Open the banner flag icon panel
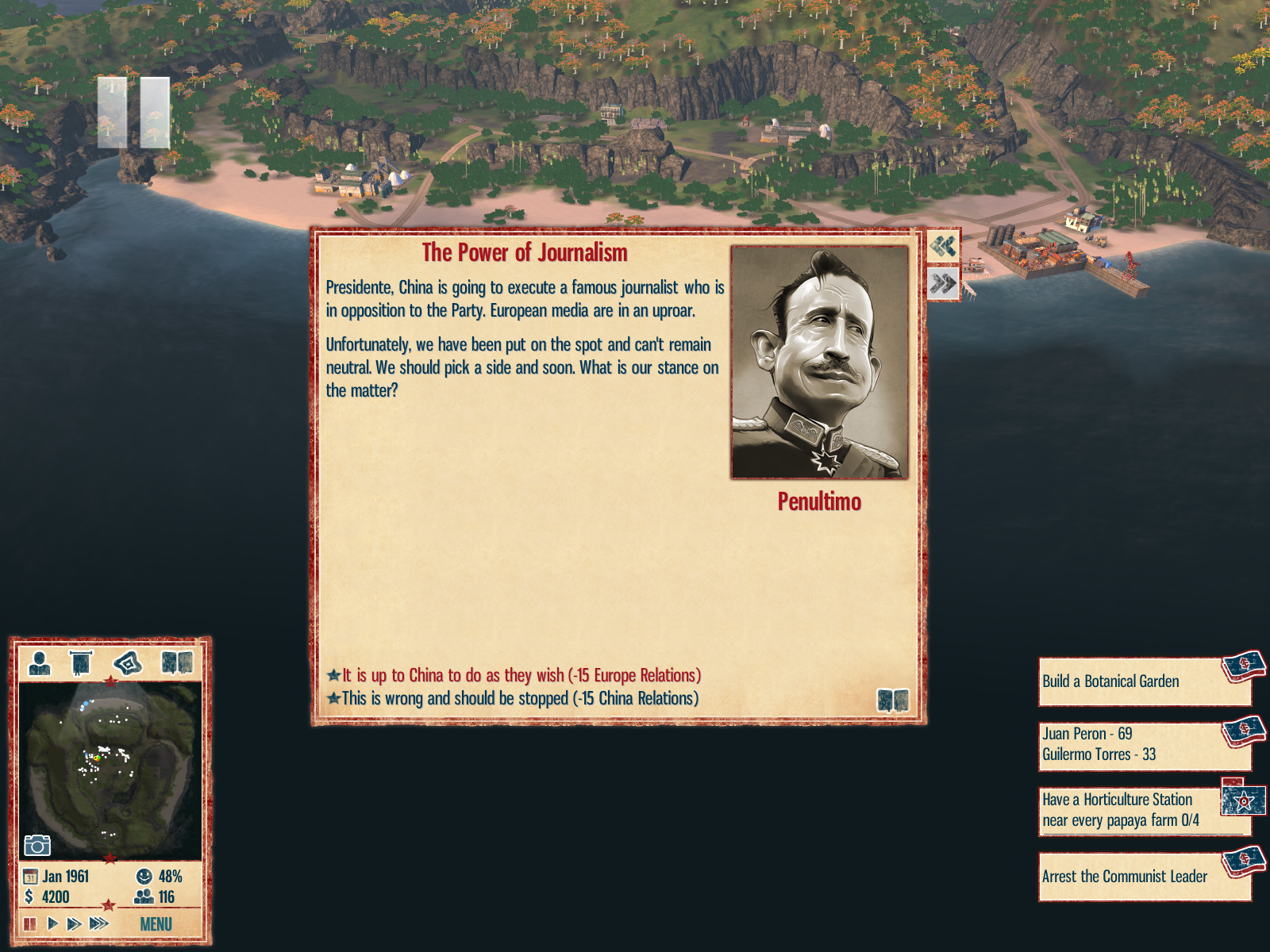This screenshot has height=952, width=1270. [x=81, y=662]
